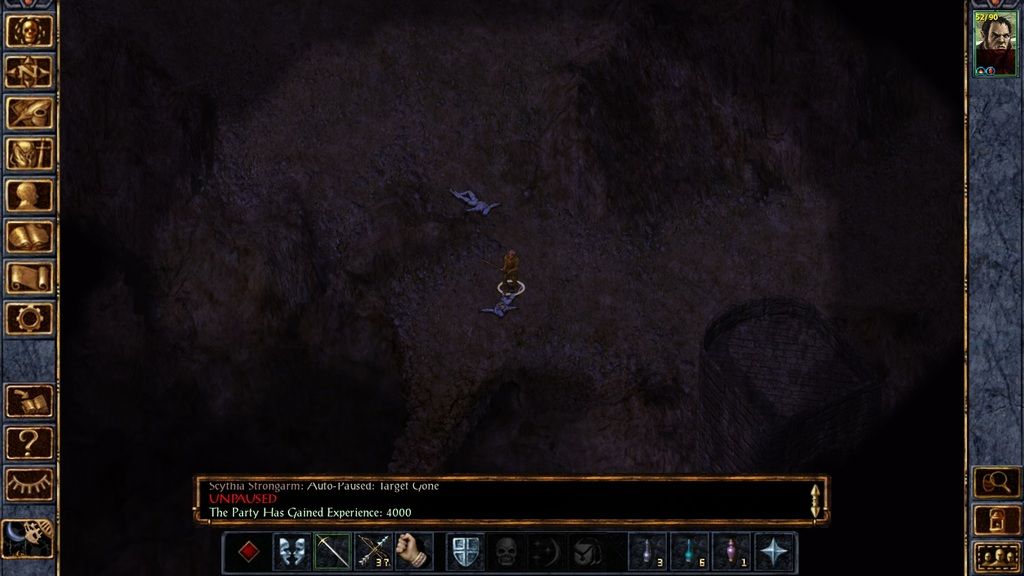Screen dimensions: 1024x576
Task: Open the star special abilities button
Action: tap(775, 552)
